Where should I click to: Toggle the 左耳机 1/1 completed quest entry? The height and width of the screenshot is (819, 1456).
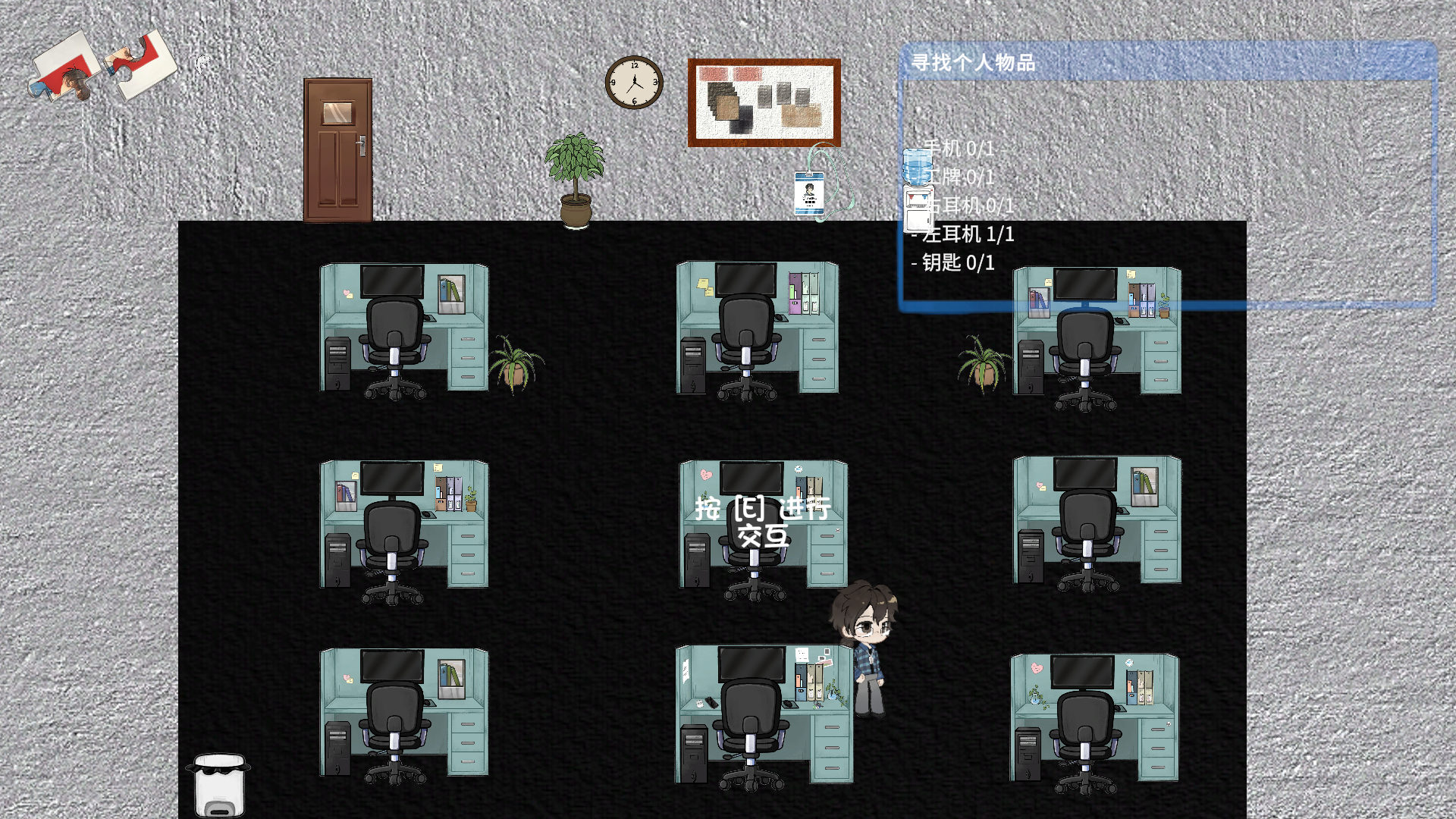[962, 235]
